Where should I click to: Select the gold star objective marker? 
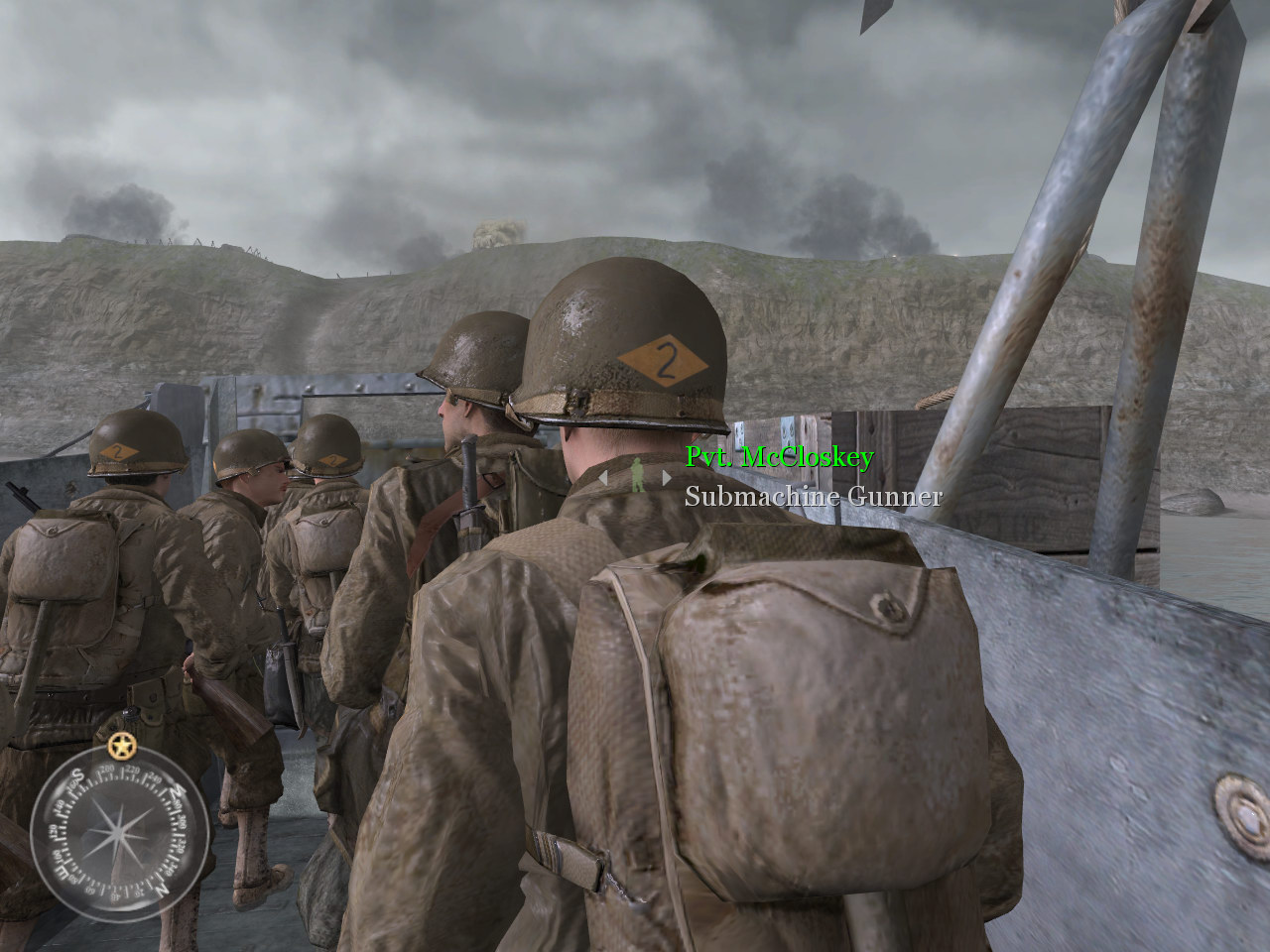click(x=121, y=744)
